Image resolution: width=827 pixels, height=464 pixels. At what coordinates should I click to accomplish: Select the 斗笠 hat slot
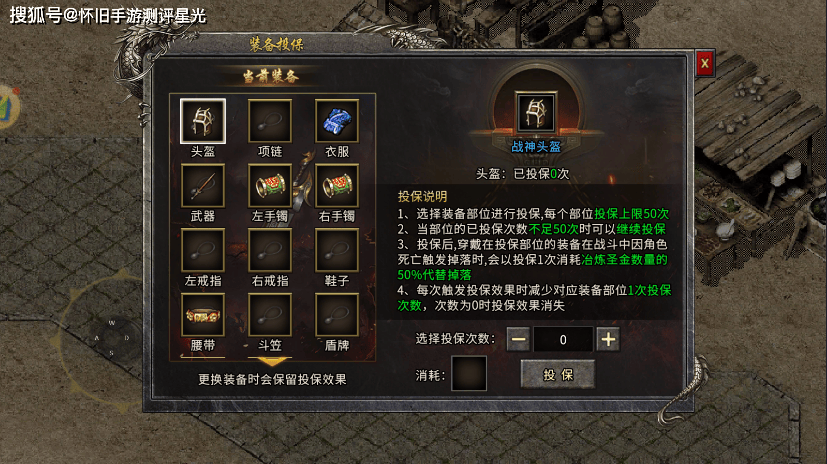[x=270, y=314]
